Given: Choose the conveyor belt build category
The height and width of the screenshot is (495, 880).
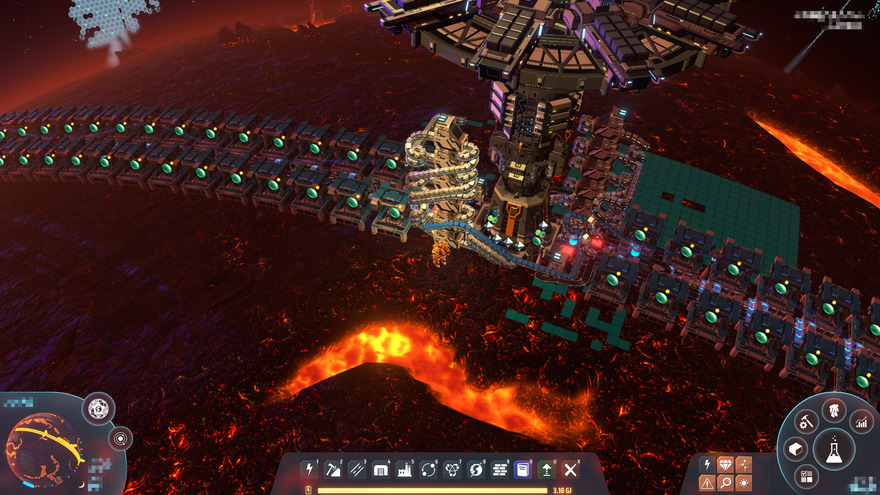Looking at the screenshot, I should (x=357, y=469).
